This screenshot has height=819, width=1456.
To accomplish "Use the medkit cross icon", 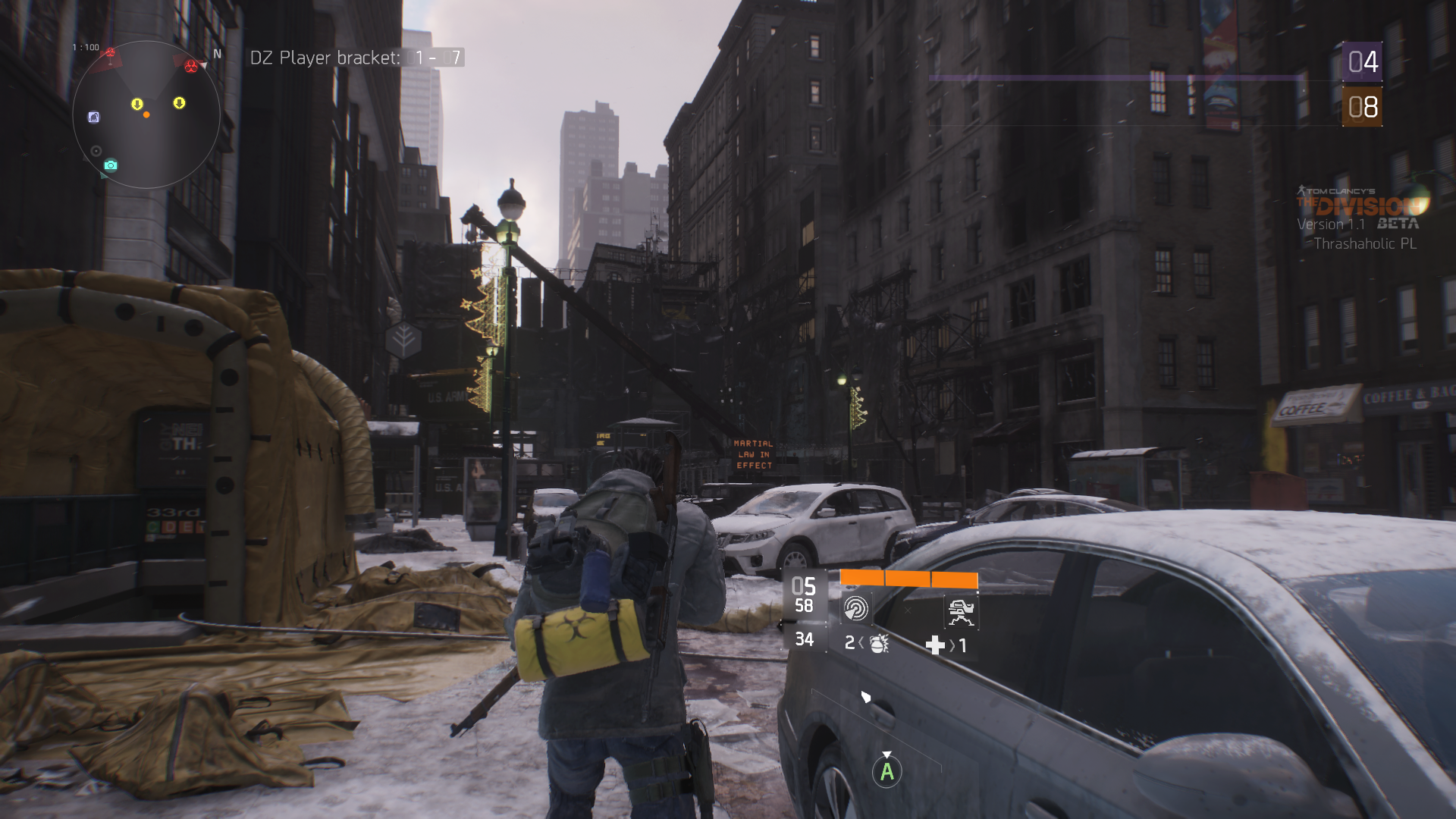I will (935, 645).
